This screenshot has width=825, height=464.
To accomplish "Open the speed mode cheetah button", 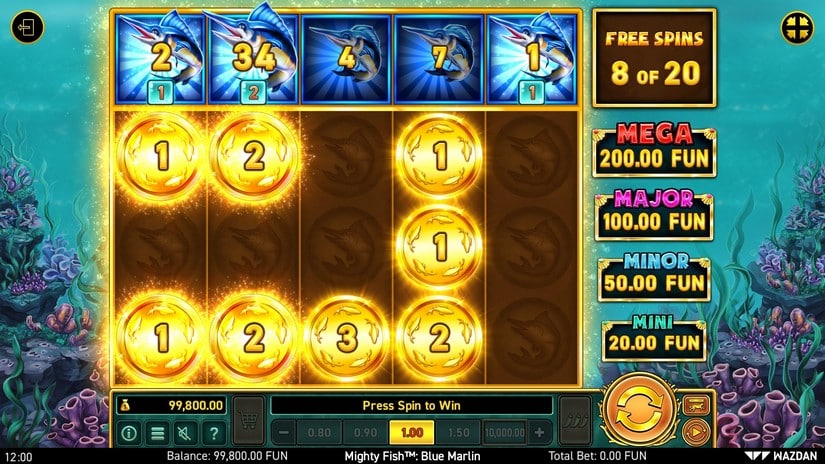I will point(697,405).
